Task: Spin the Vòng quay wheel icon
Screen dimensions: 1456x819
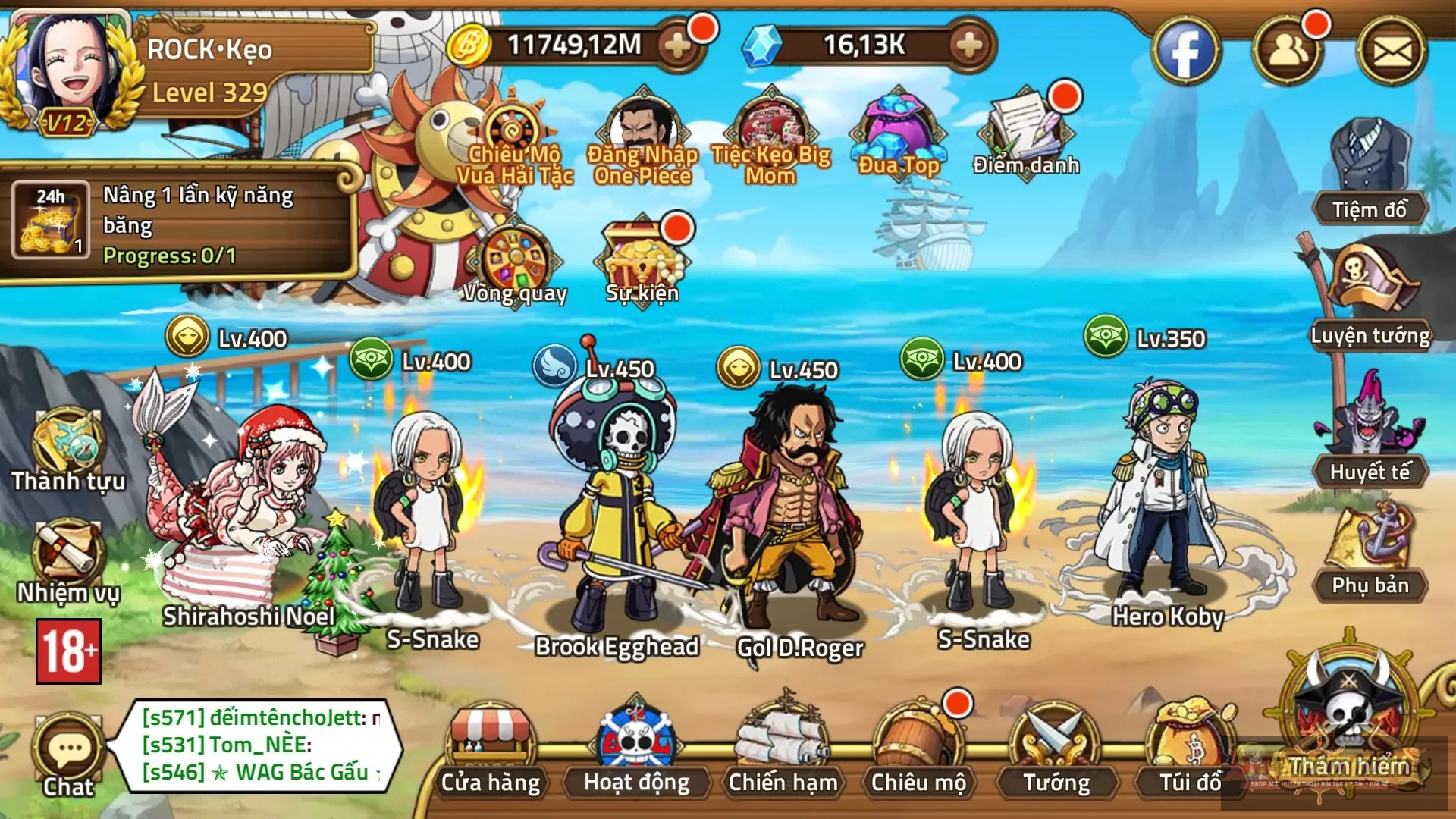Action: [515, 262]
